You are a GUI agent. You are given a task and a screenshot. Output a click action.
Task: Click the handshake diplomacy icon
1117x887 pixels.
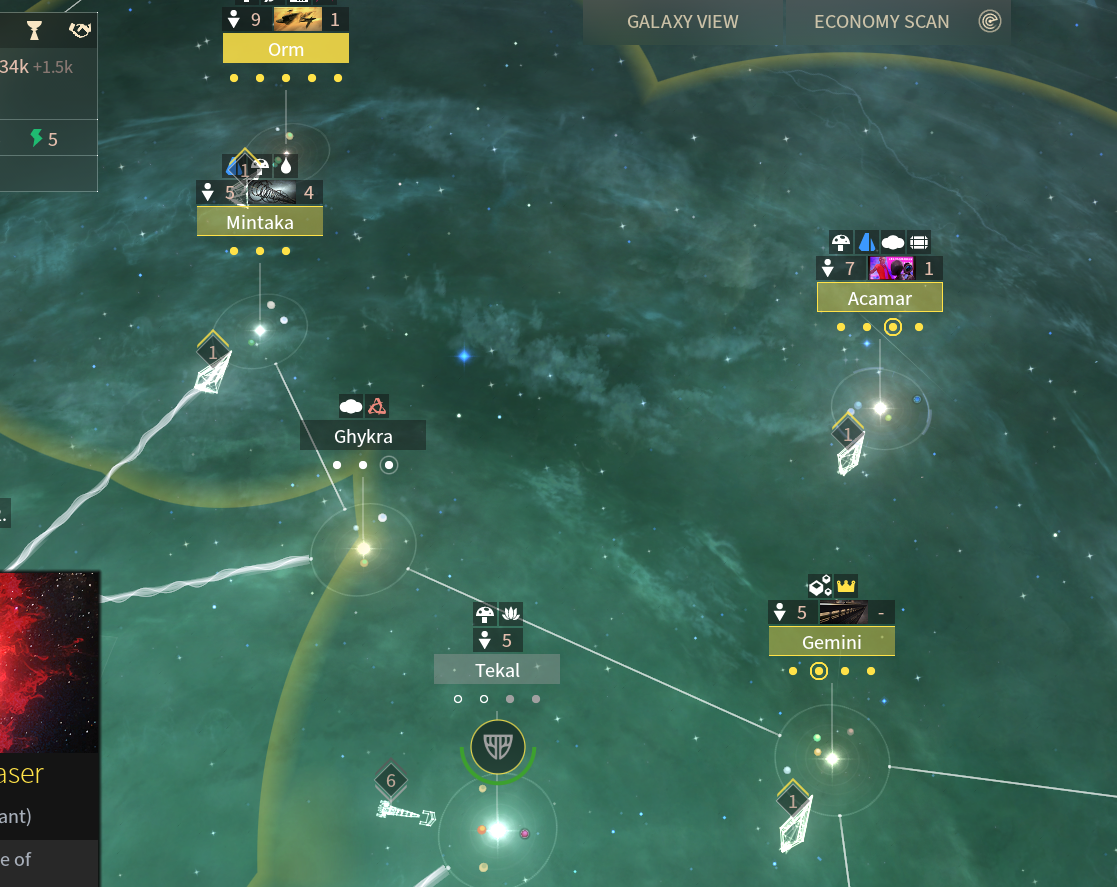pyautogui.click(x=80, y=30)
